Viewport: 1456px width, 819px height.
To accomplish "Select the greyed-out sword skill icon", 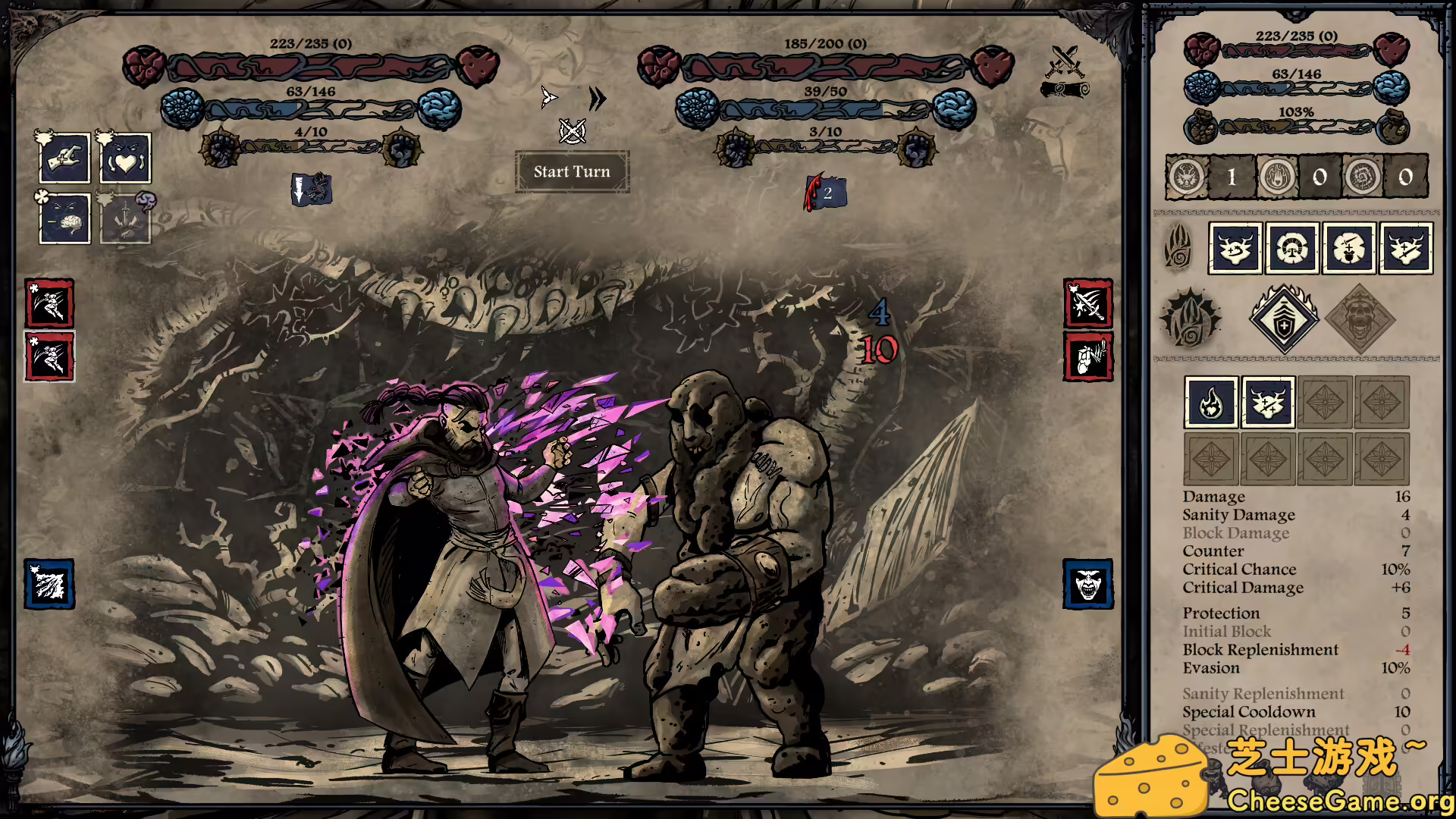I will (125, 218).
